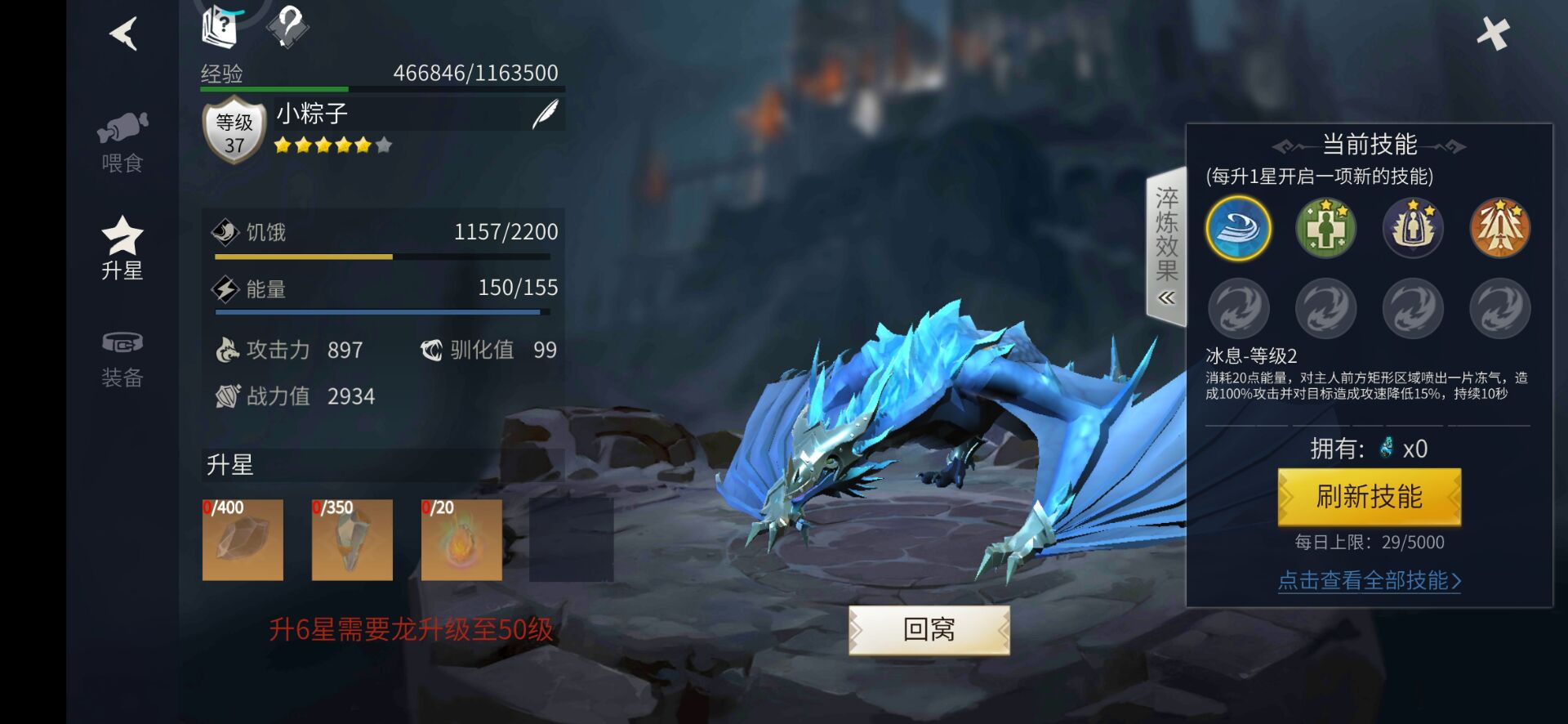1568x724 pixels.
Task: Choose the dark blue cloaked figure skill
Action: (x=1413, y=229)
